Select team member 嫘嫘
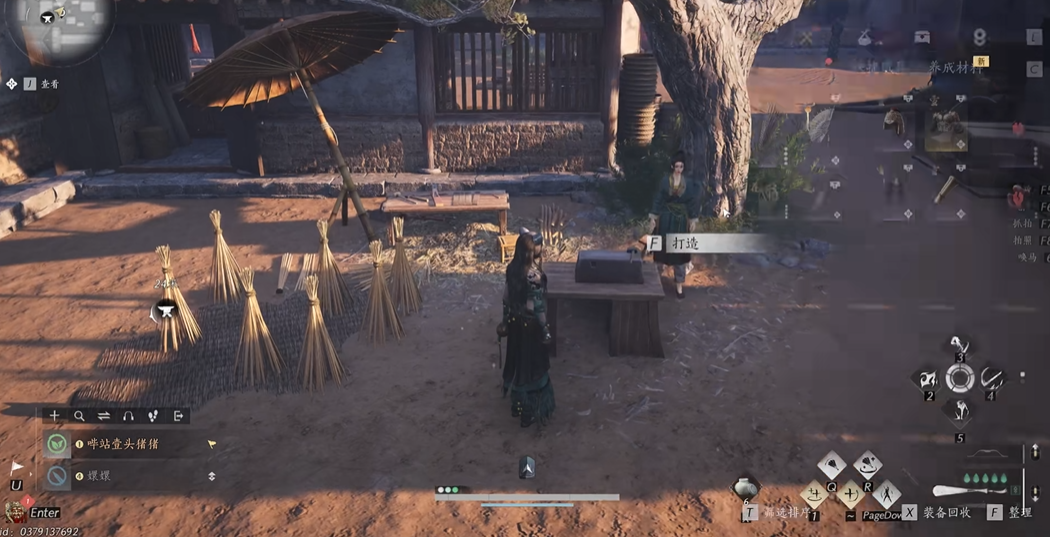Viewport: 1050px width, 537px height. [98, 476]
